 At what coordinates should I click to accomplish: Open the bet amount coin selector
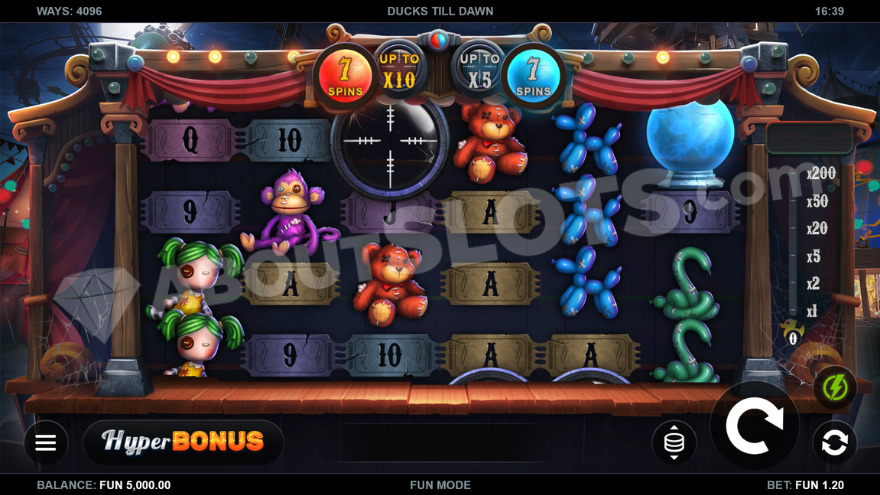coord(674,442)
